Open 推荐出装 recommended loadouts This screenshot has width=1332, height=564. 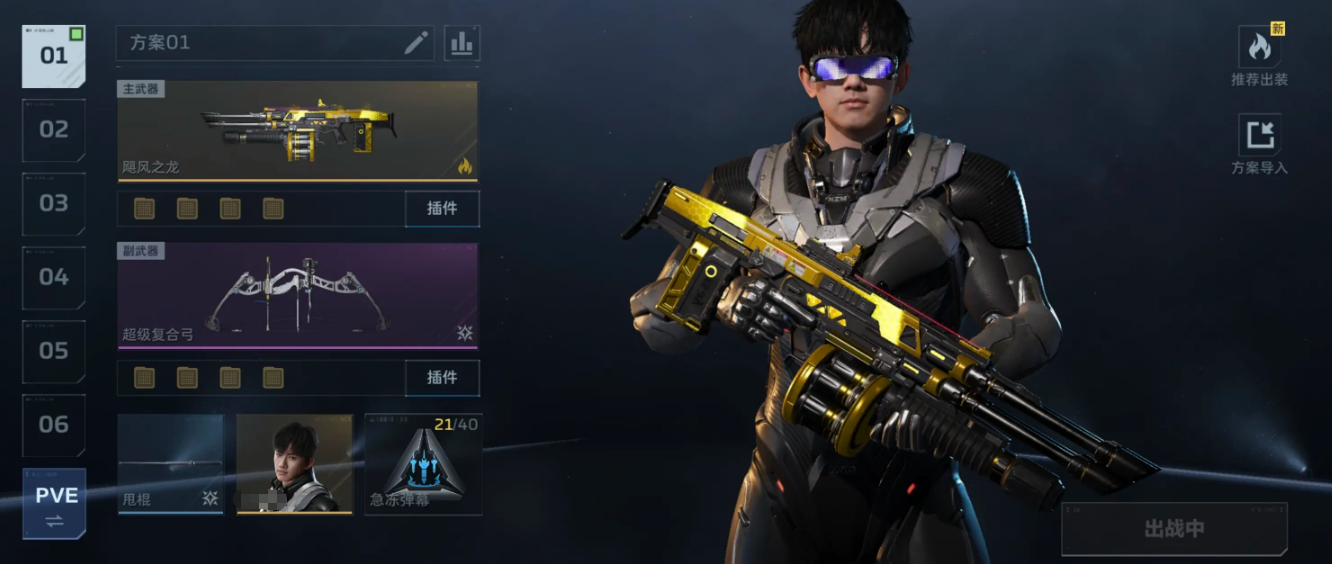[1259, 57]
